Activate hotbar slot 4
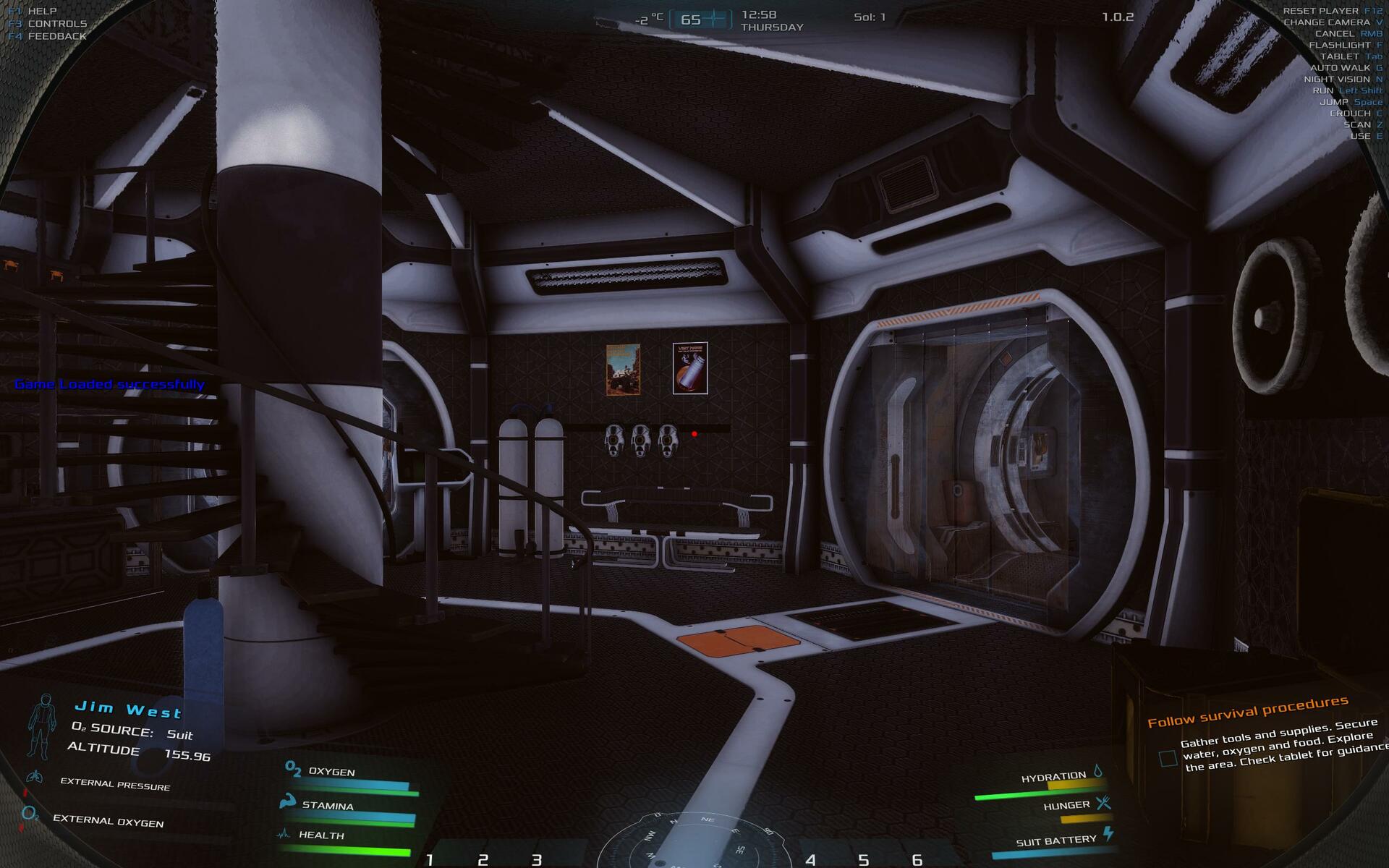1389x868 pixels. pyautogui.click(x=810, y=859)
